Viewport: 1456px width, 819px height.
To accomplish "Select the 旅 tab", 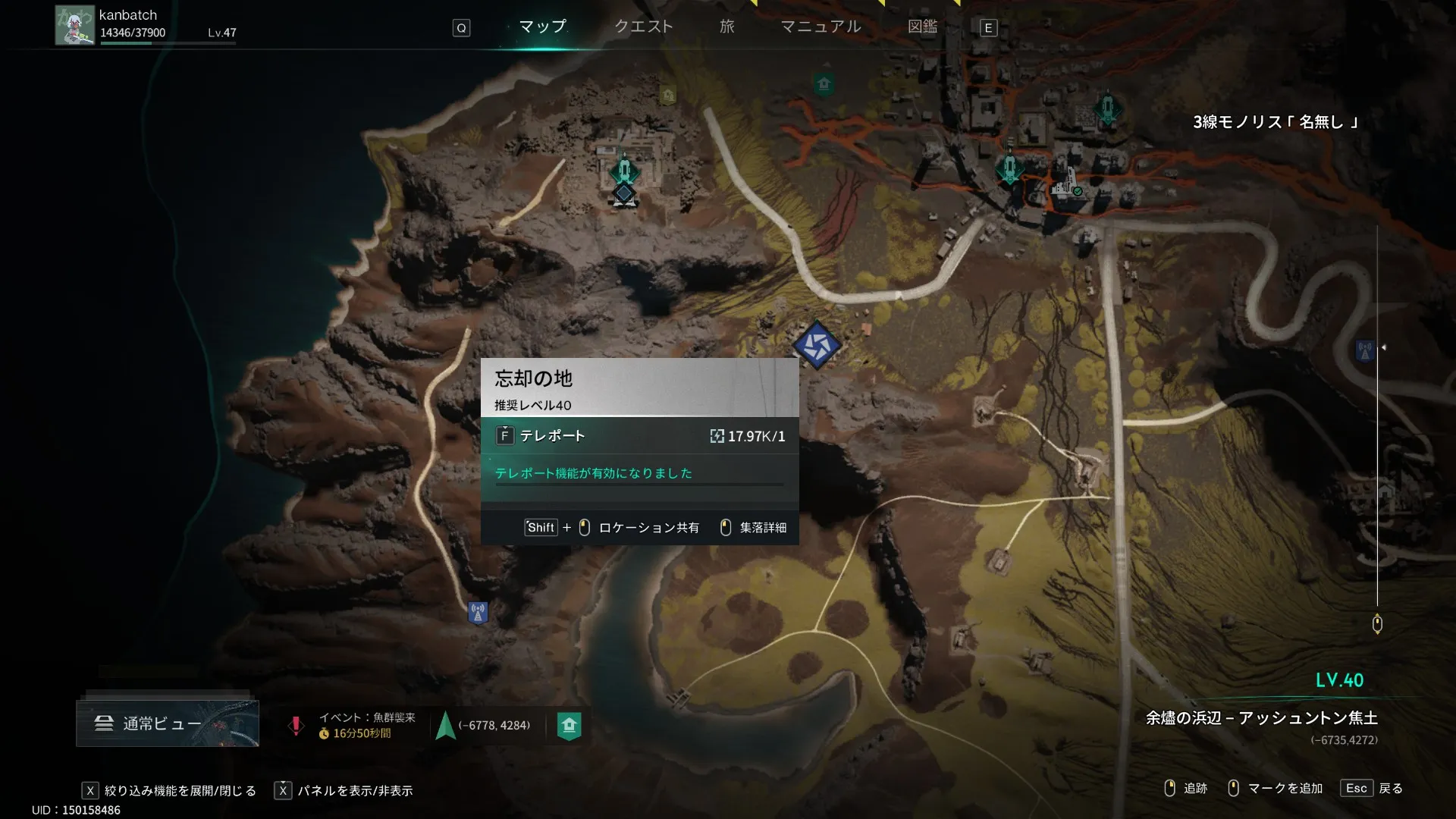I will 726,27.
